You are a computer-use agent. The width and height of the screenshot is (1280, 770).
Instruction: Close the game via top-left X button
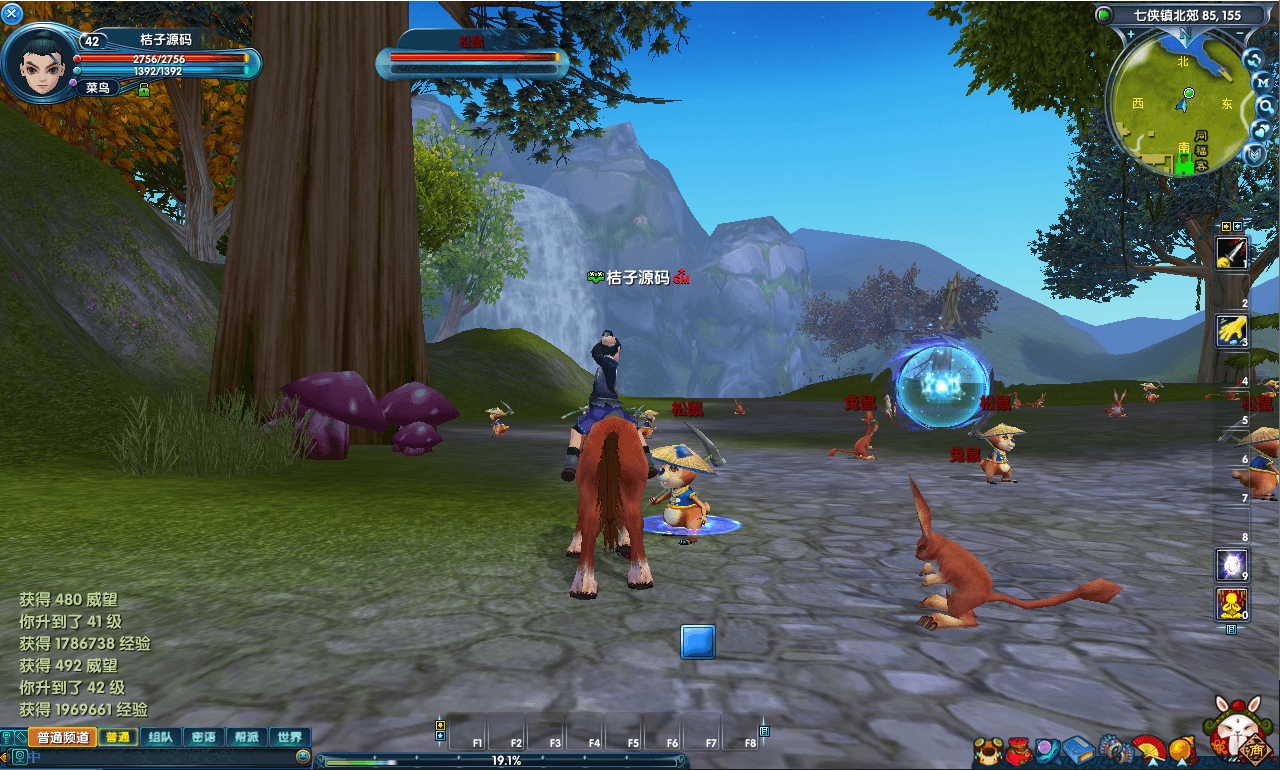pos(12,13)
